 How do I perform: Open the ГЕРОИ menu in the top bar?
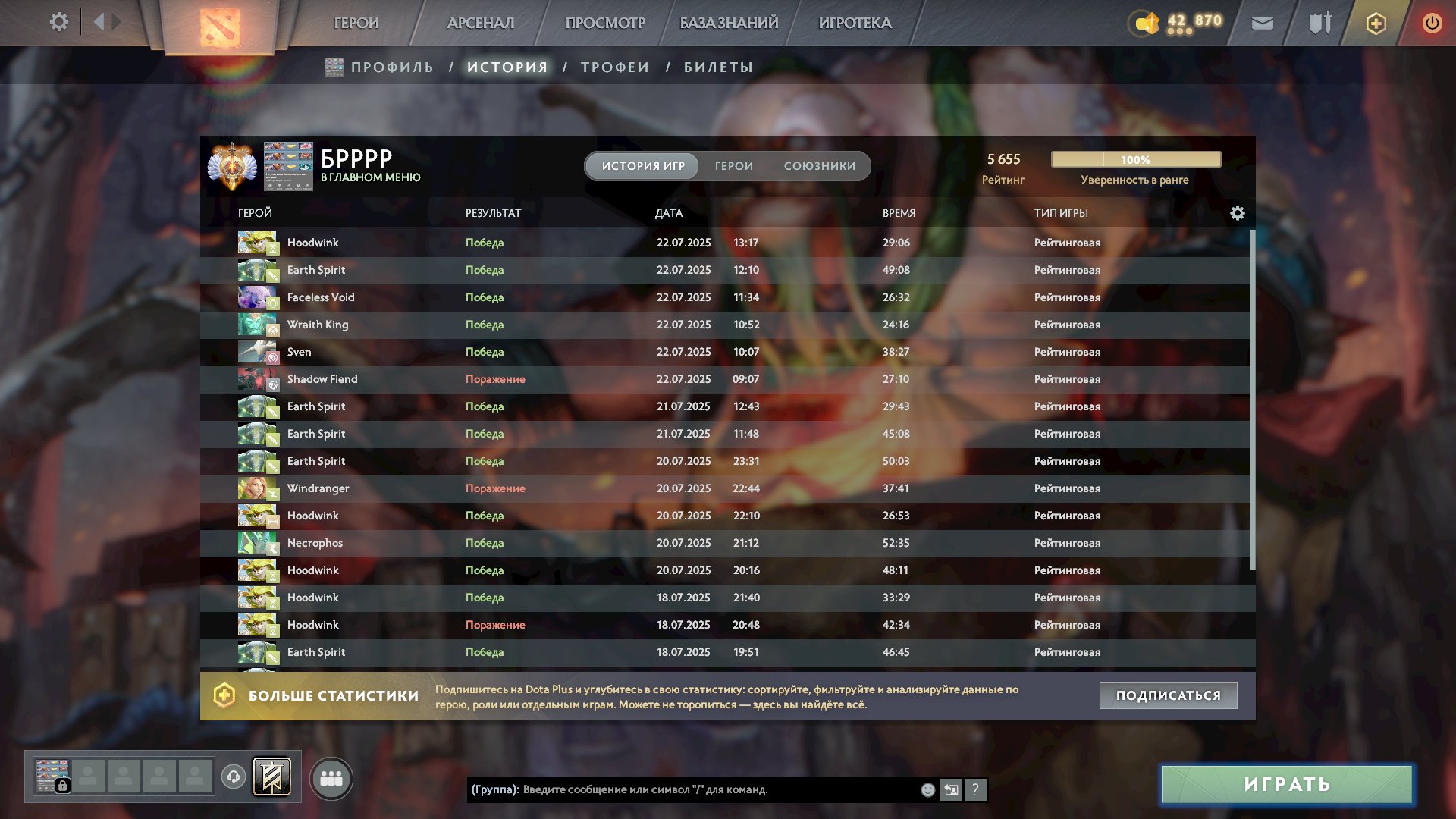pos(357,23)
